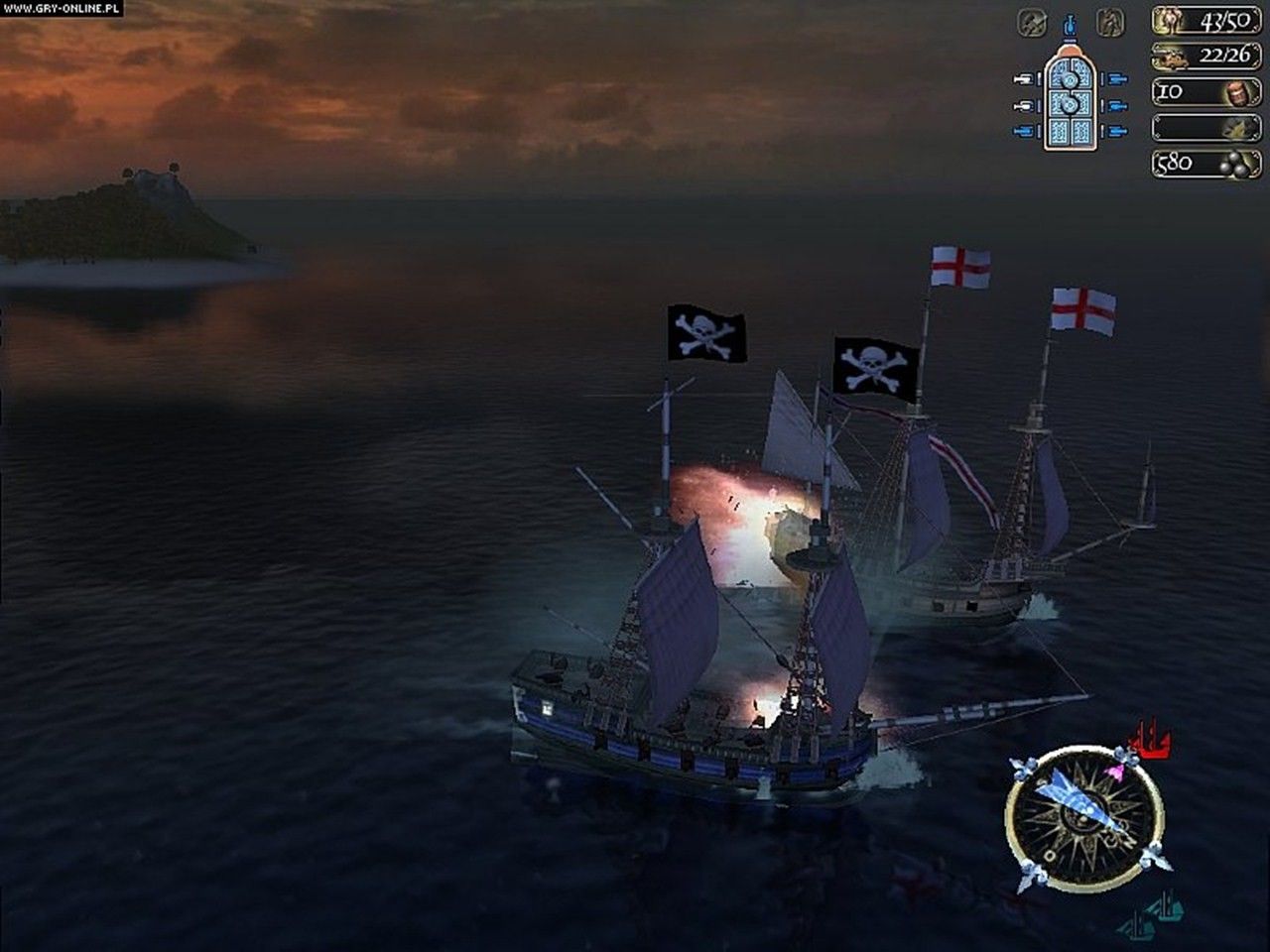Viewport: 1270px width, 952px height.
Task: Click the ship hull damage diagram
Action: tap(1069, 97)
